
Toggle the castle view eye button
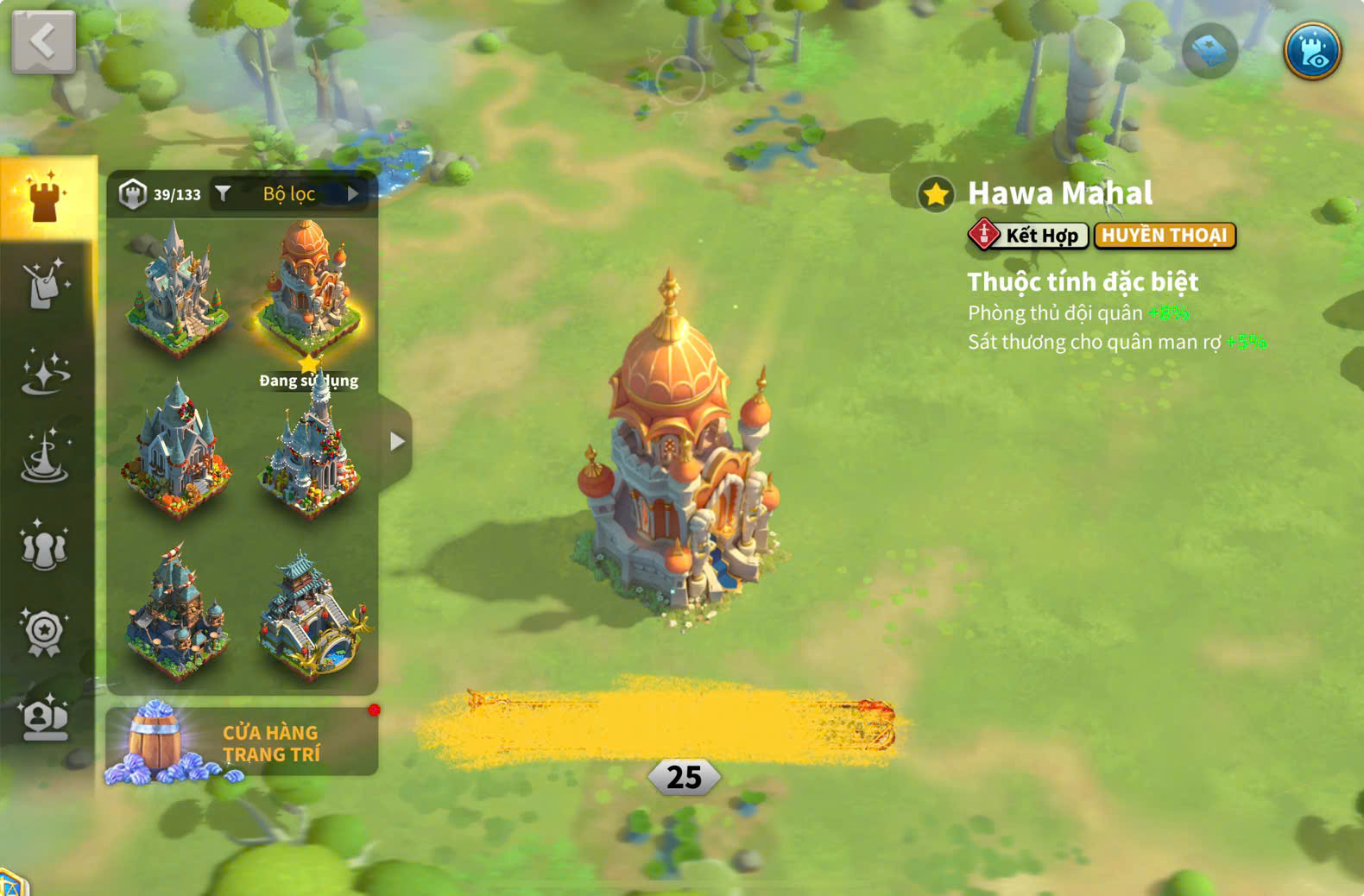point(1311,51)
